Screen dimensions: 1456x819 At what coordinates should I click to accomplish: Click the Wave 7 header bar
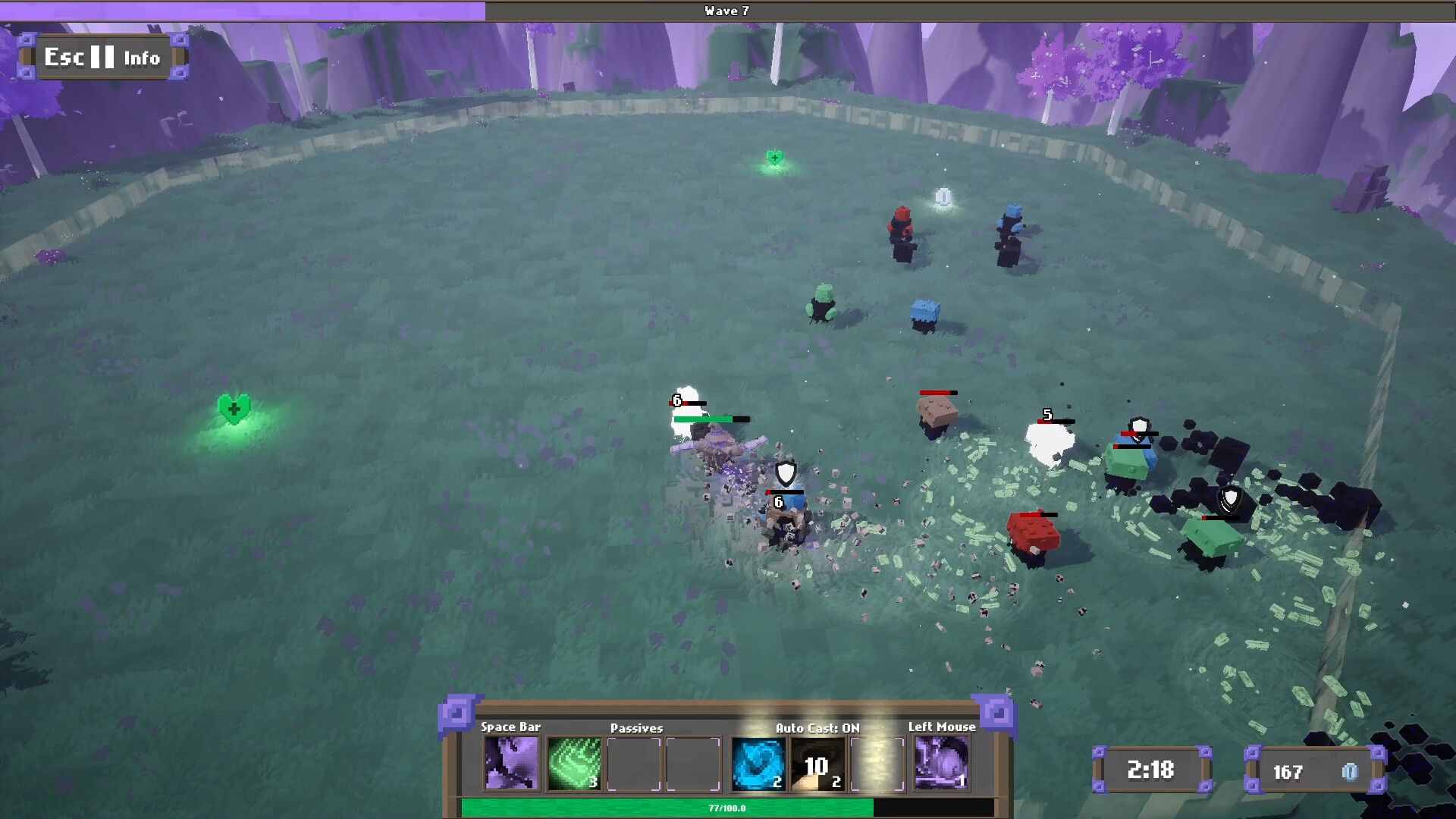pos(726,11)
